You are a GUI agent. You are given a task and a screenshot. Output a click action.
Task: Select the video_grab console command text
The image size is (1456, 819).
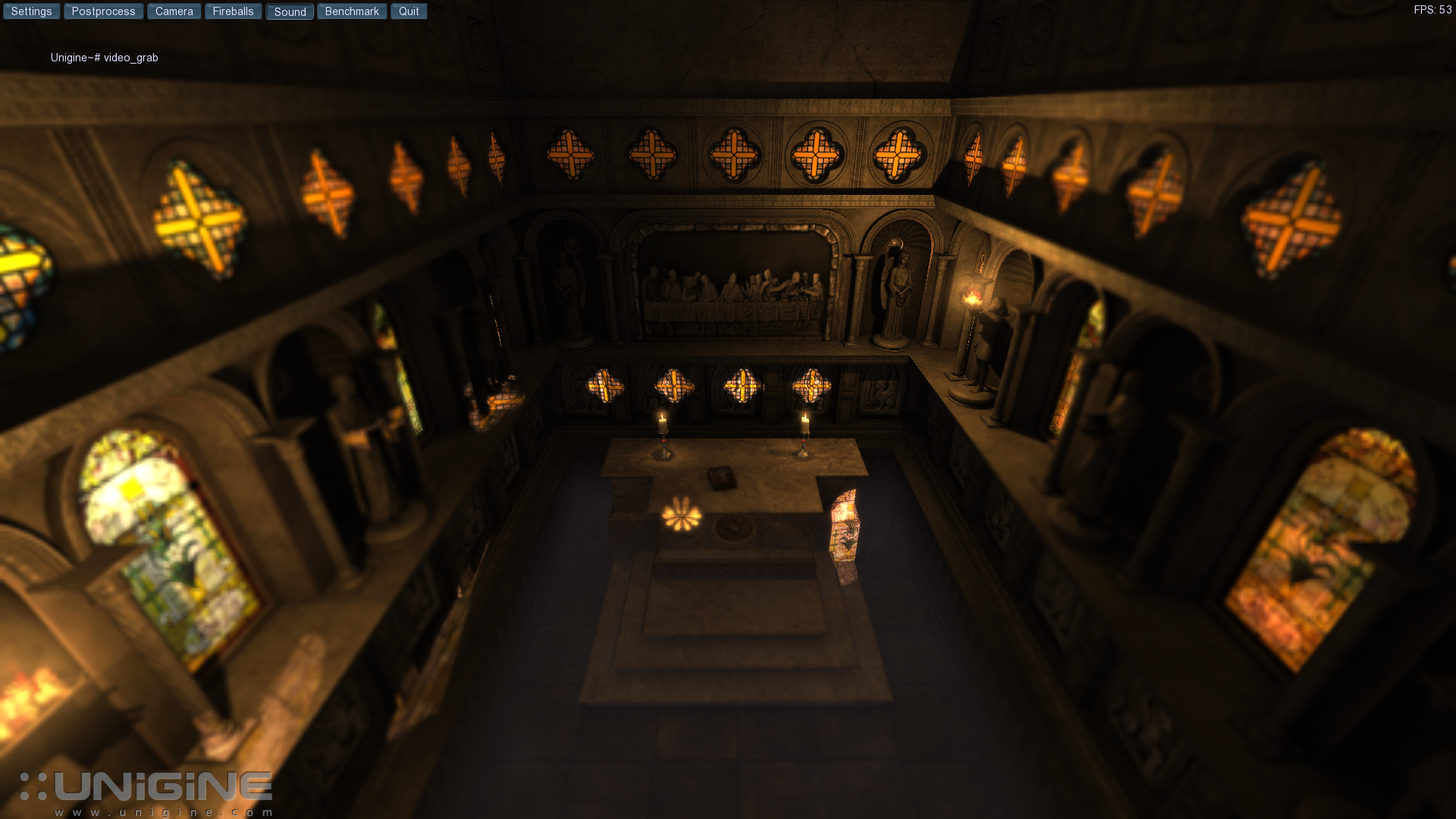[x=130, y=58]
